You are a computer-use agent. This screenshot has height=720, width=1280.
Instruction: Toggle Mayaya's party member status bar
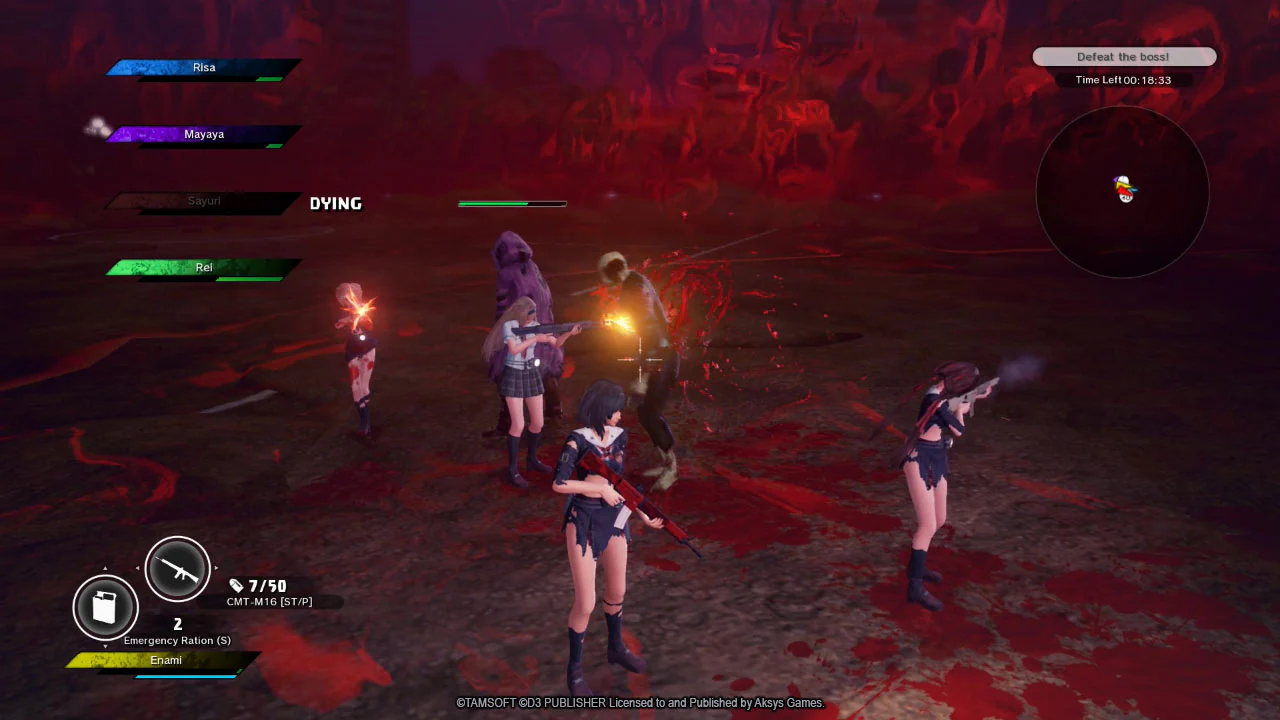click(200, 134)
